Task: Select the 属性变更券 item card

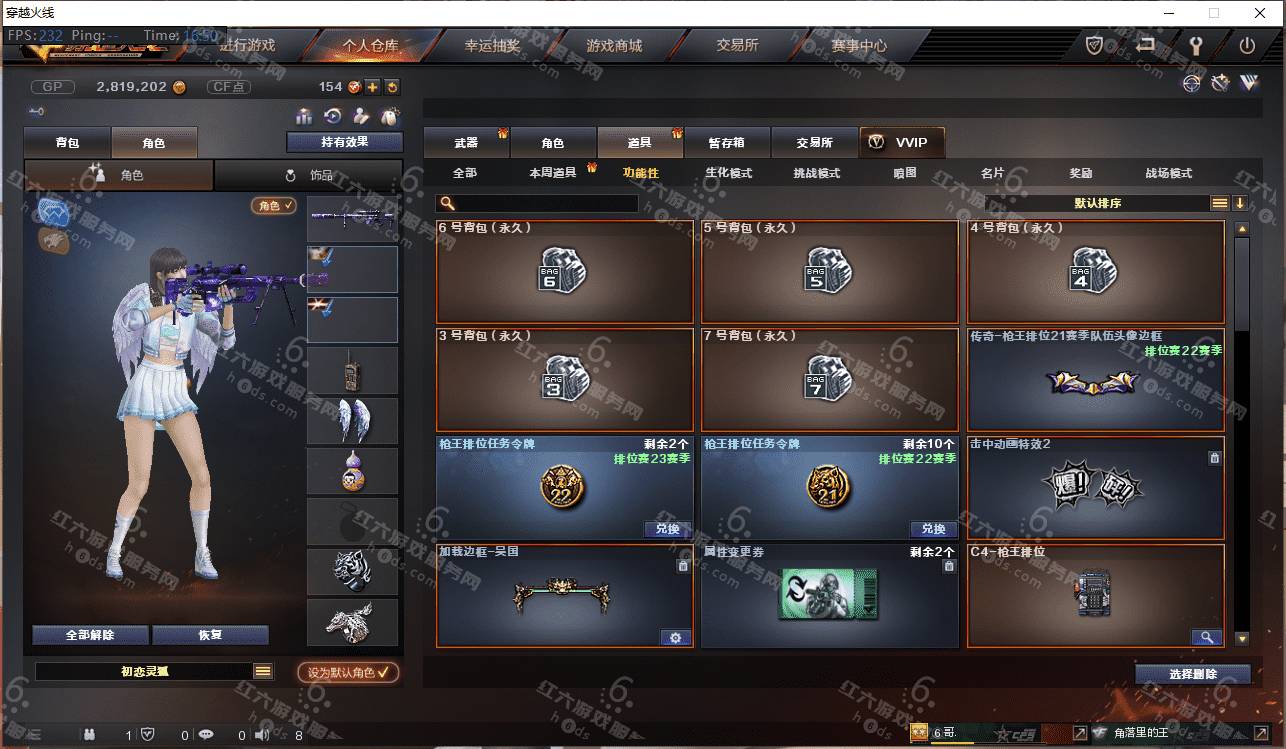Action: click(829, 595)
